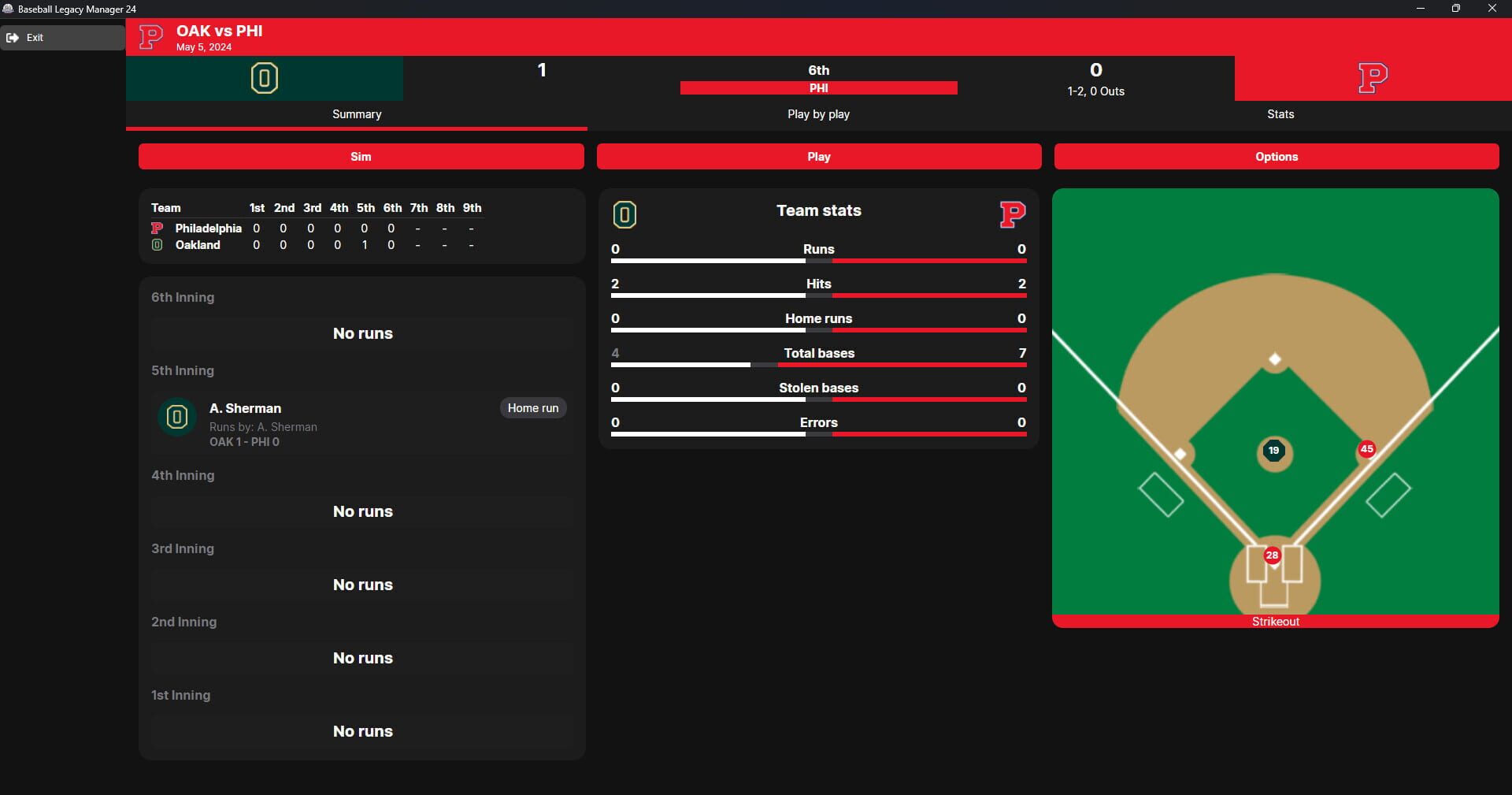The image size is (1512, 795).
Task: Click pitcher marker 28 on the field diagram
Action: [x=1272, y=555]
